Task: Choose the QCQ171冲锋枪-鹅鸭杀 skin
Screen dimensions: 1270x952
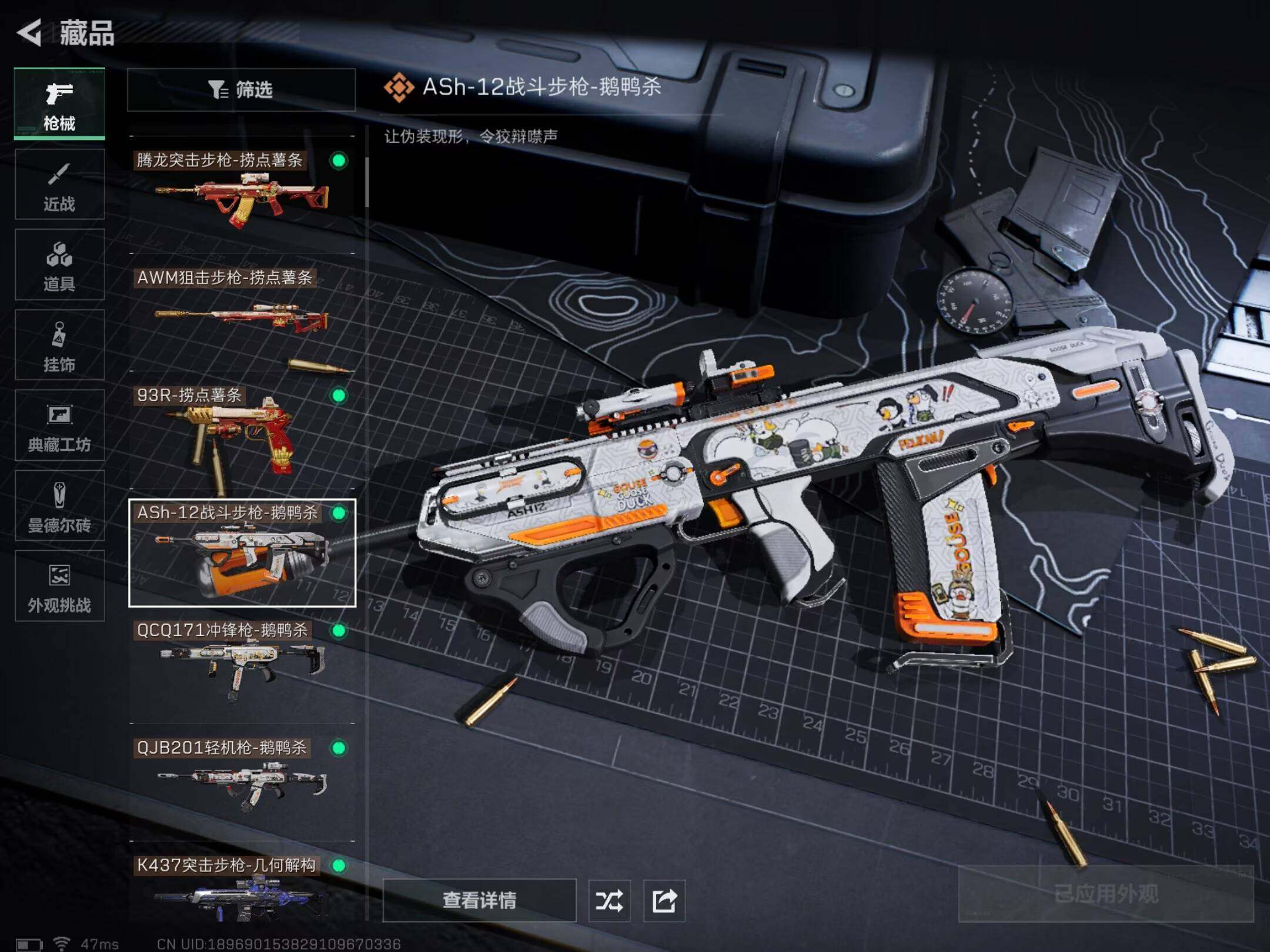Action: coord(242,664)
